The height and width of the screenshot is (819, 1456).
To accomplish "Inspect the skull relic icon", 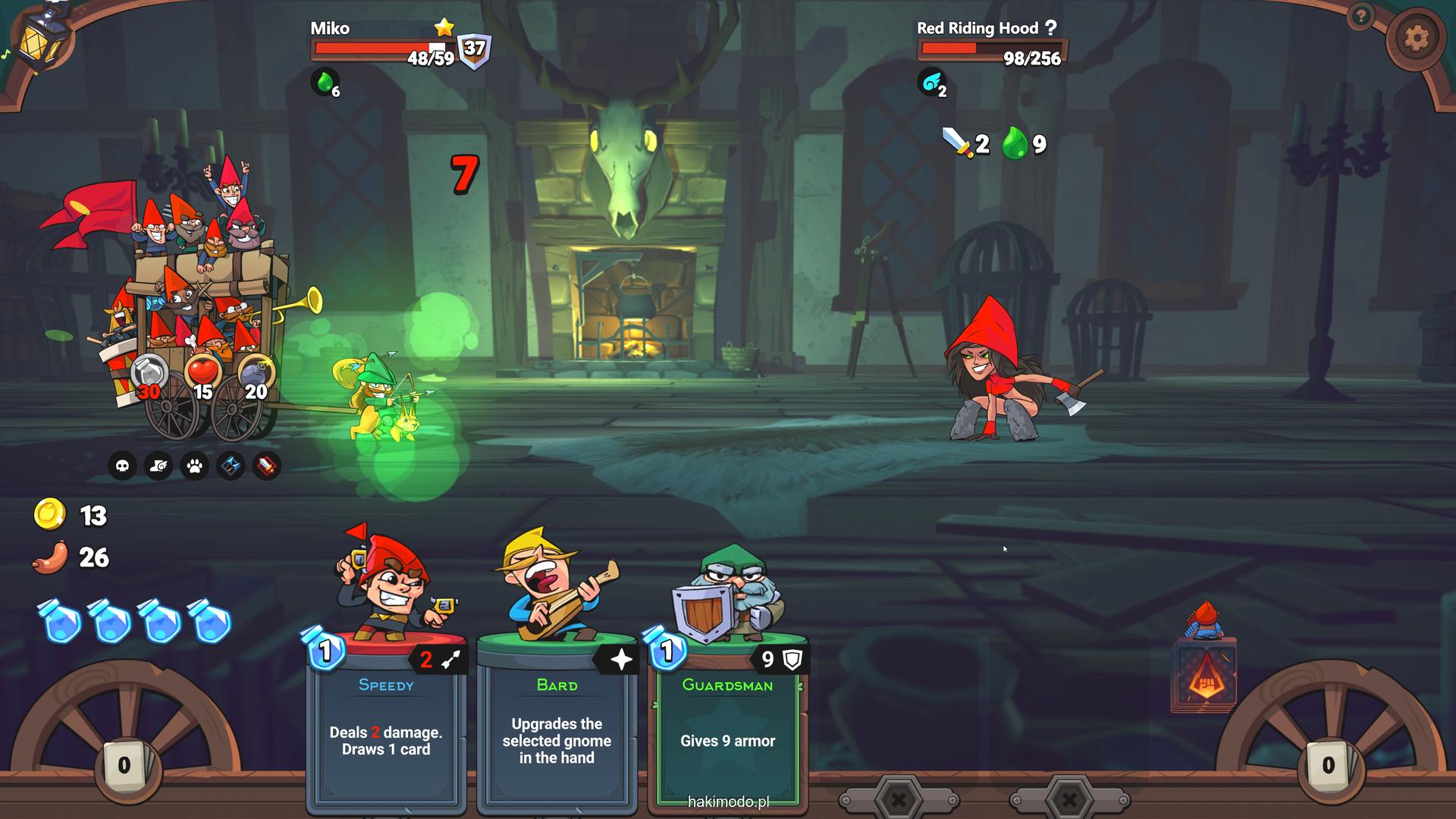I will [x=122, y=466].
